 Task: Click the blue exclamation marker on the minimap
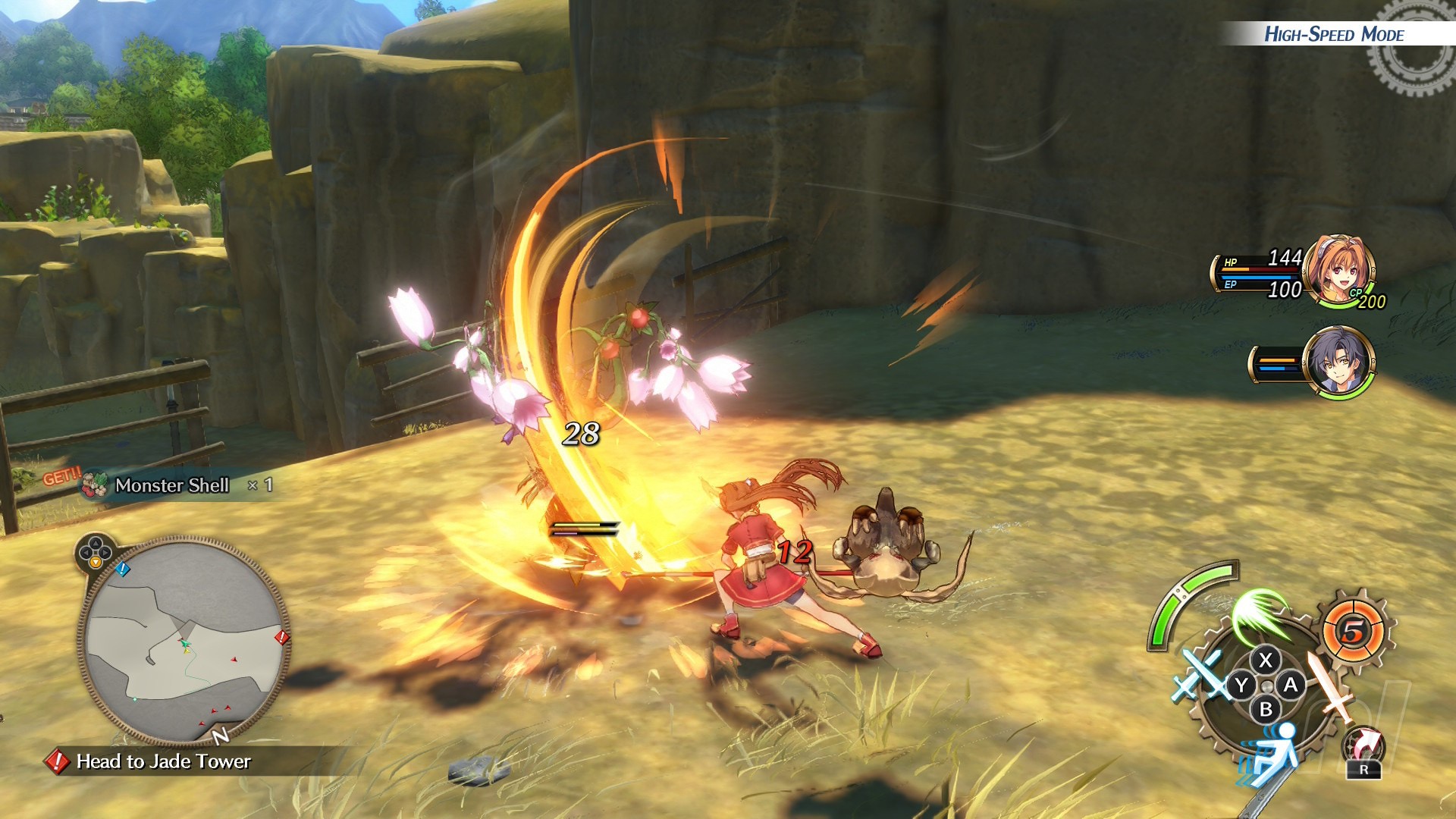[123, 568]
